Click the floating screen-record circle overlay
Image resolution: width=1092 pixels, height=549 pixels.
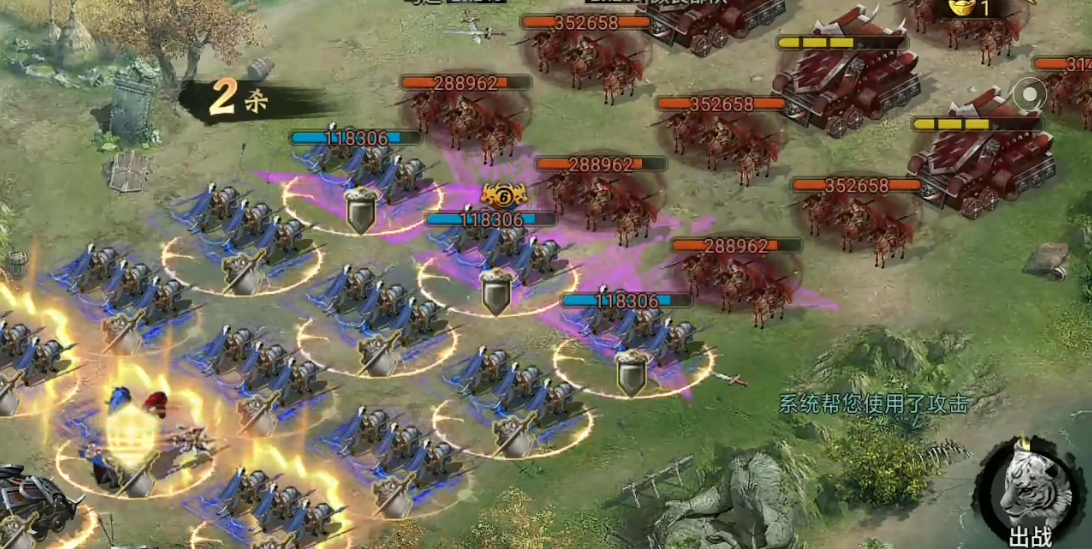pos(1028,95)
